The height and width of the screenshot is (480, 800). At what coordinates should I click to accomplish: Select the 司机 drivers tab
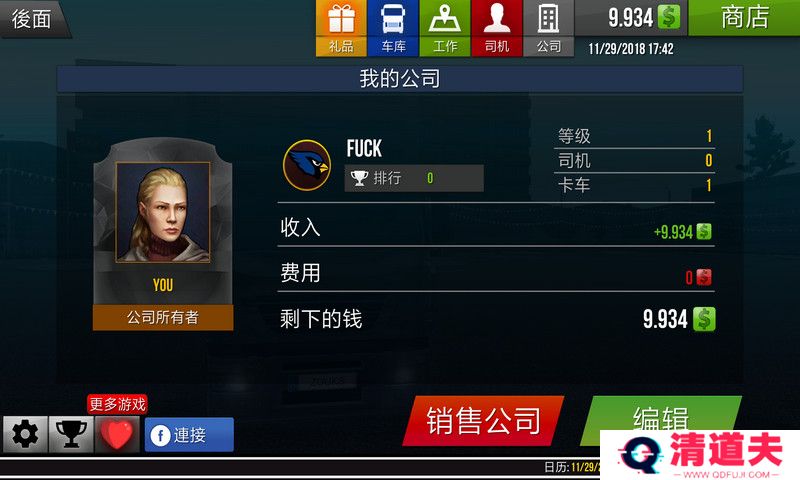497,28
